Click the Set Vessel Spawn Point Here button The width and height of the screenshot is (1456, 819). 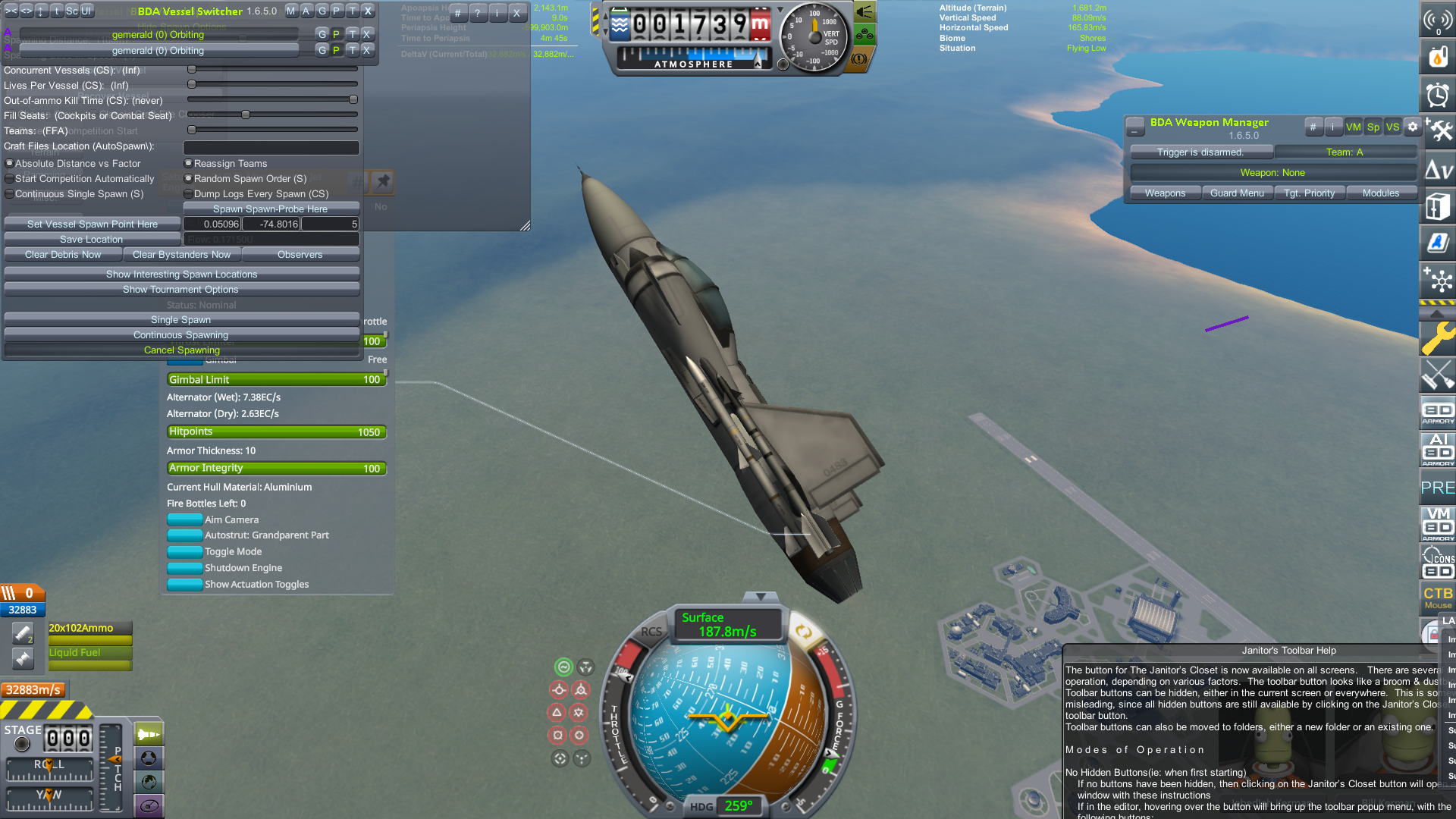coord(93,224)
